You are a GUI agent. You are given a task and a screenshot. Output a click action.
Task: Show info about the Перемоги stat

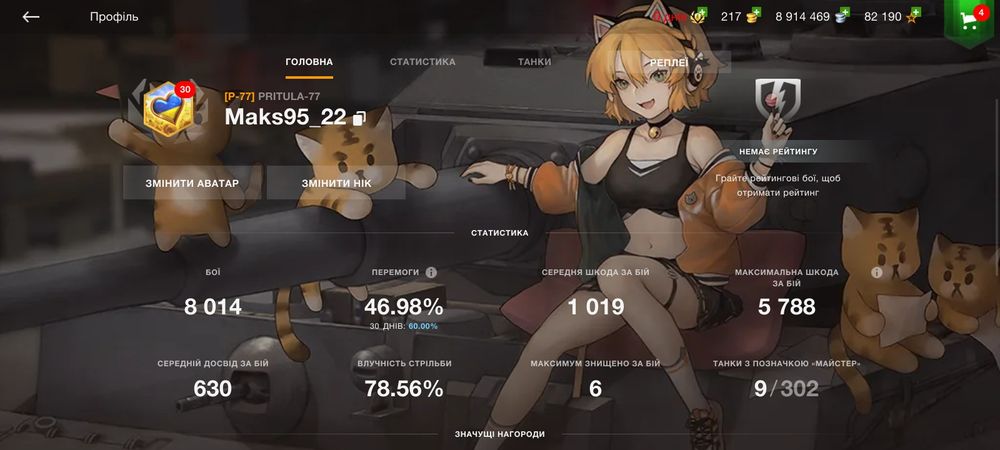pos(431,272)
